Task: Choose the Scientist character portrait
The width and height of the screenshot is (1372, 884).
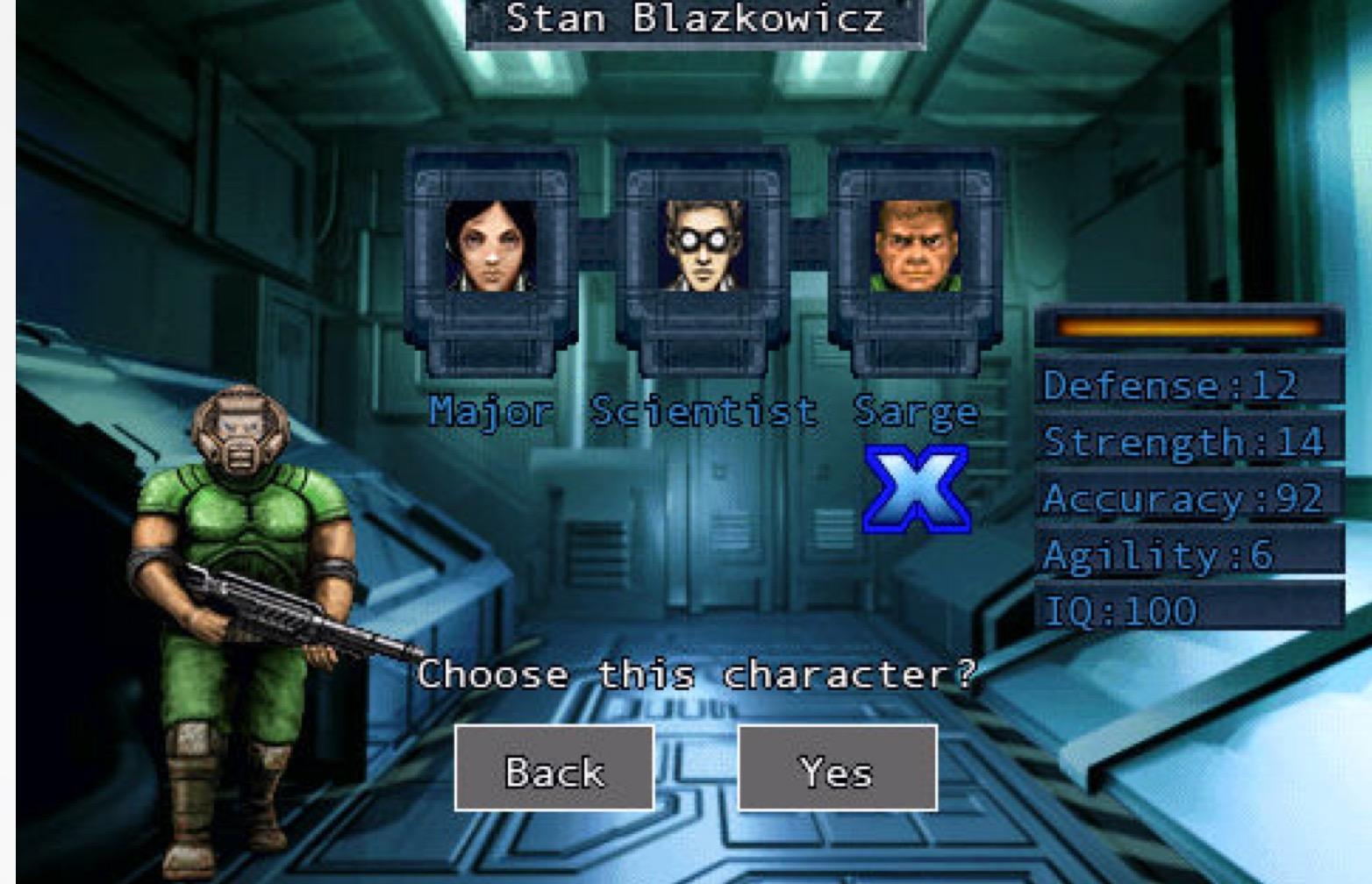Action: pos(703,246)
